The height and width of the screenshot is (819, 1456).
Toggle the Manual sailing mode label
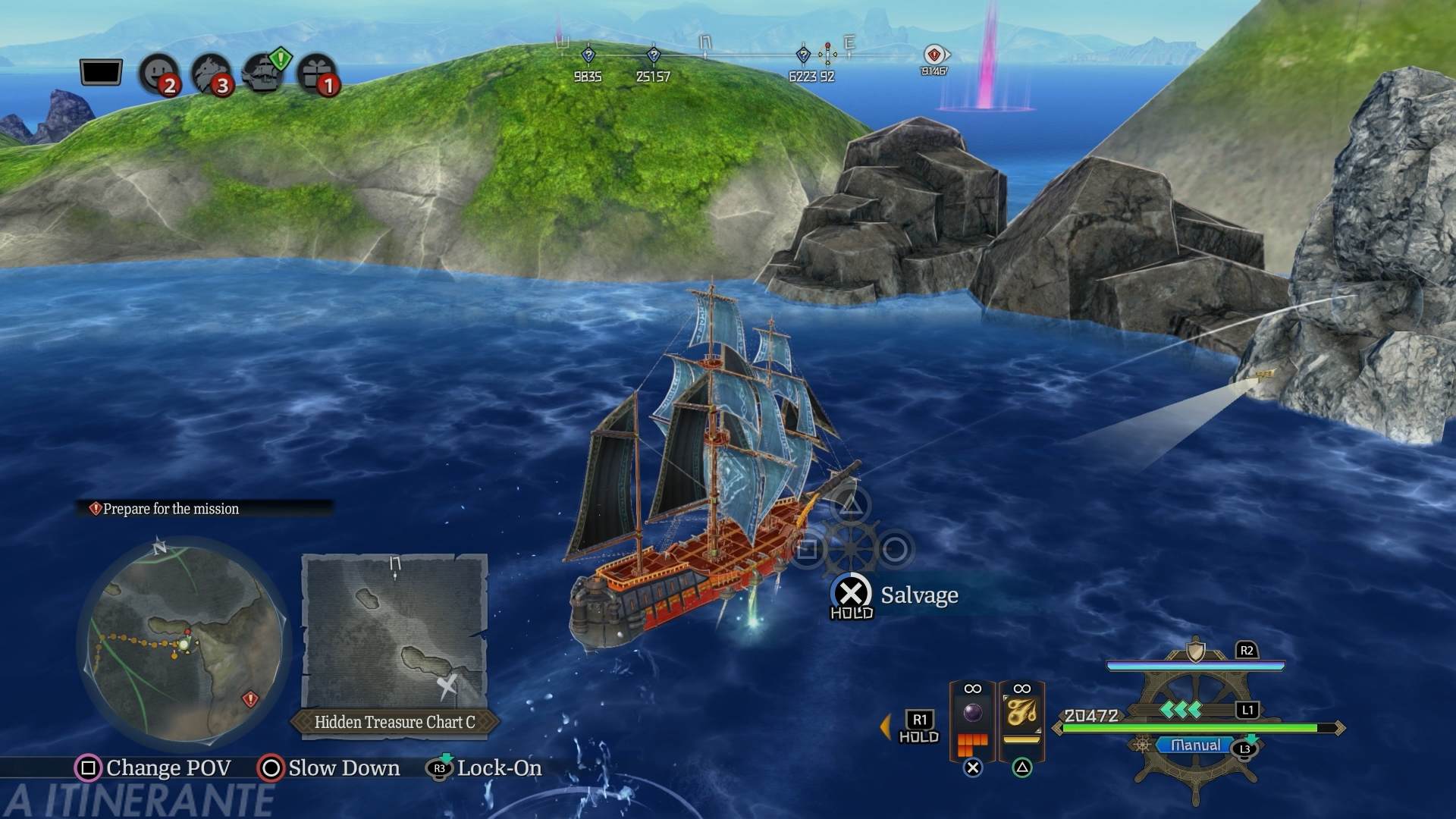click(1195, 745)
